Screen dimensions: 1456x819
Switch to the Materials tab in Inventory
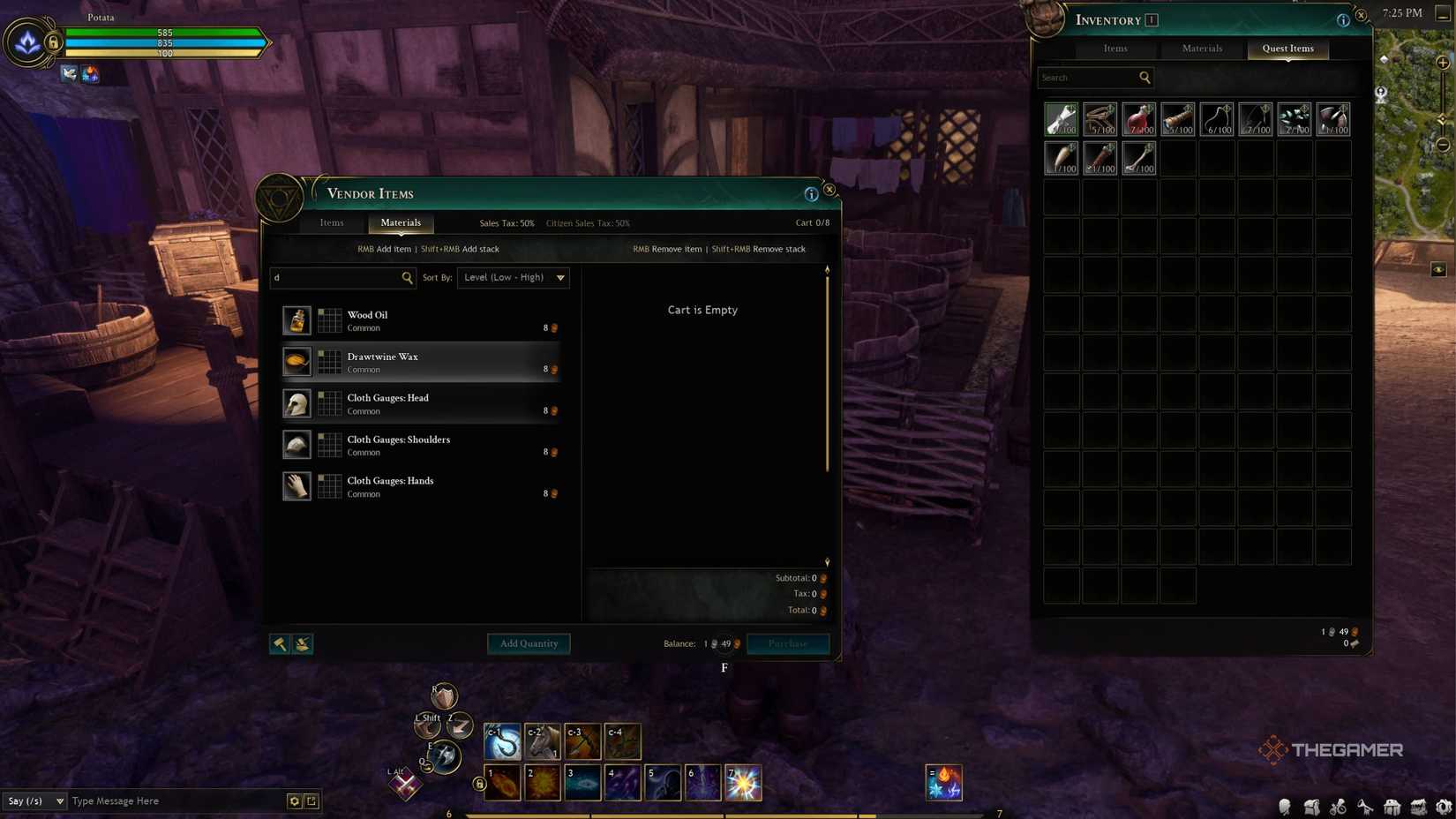click(x=1201, y=49)
